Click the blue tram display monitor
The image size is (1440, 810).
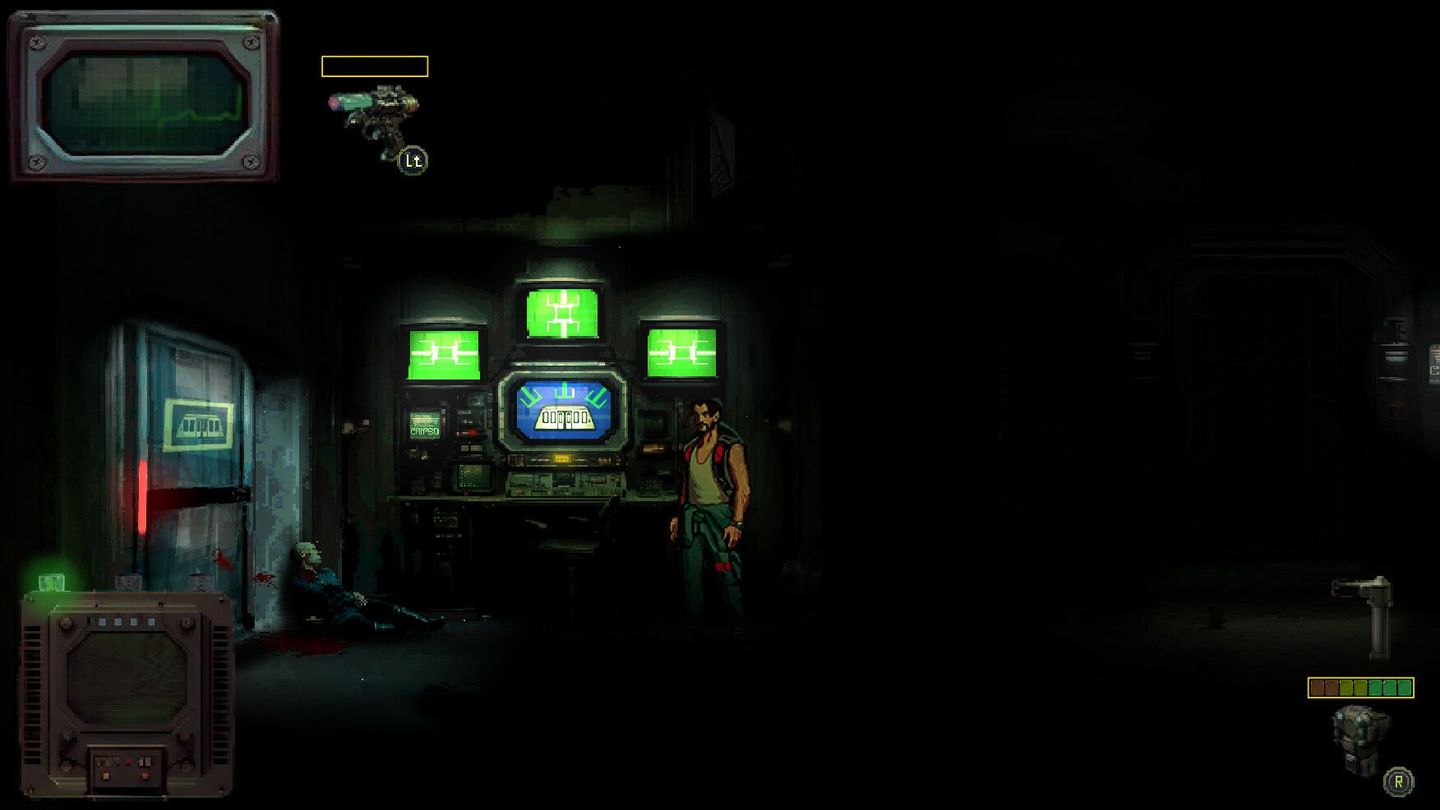pos(565,410)
